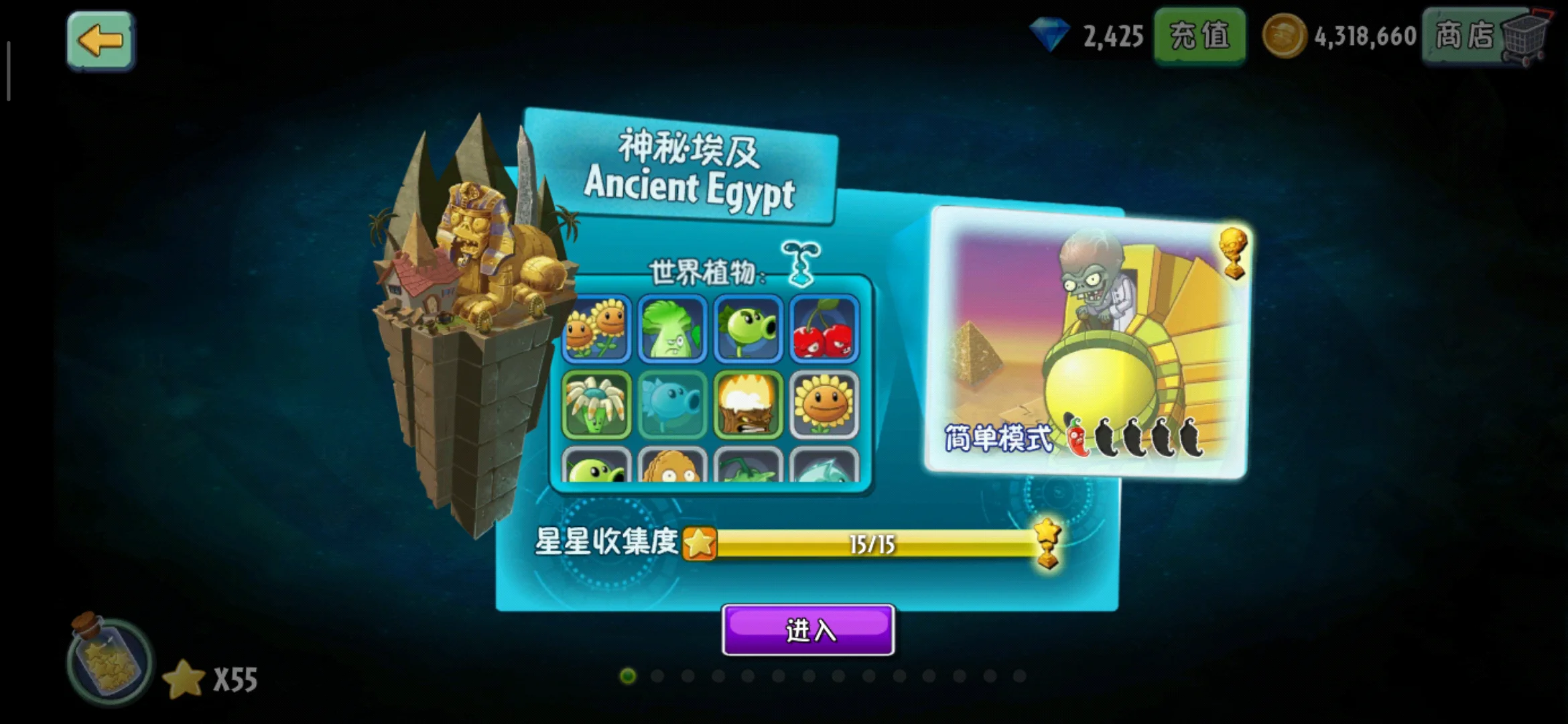Pick the single Sunflower plant icon
Image resolution: width=1568 pixels, height=724 pixels.
click(824, 405)
